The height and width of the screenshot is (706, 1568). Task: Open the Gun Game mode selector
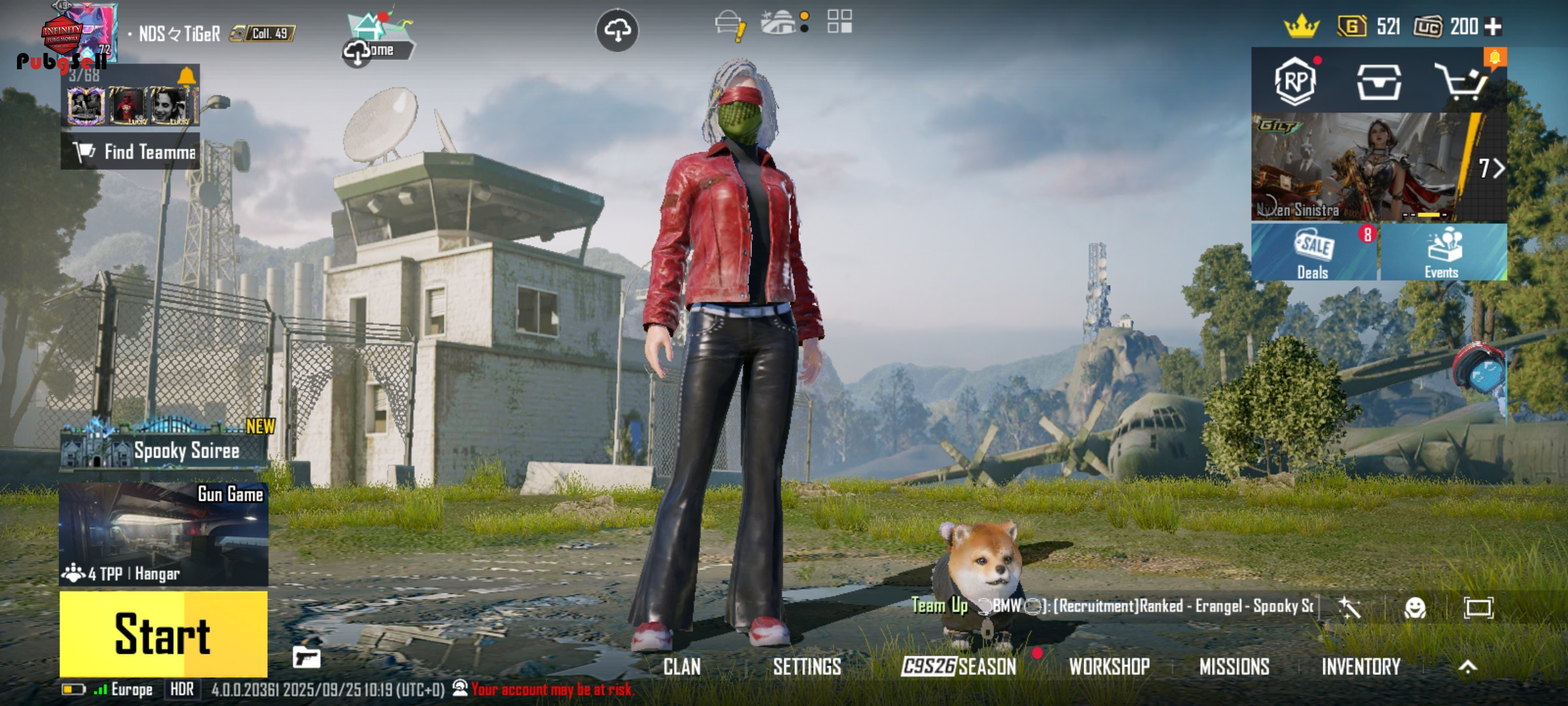pos(163,534)
